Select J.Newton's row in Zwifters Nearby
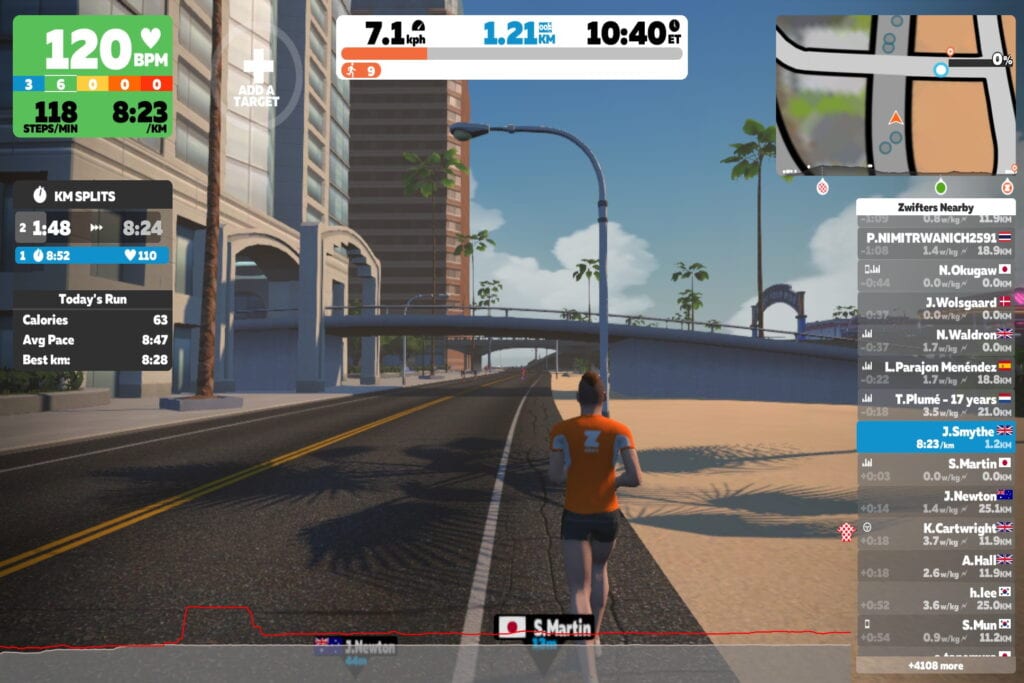Viewport: 1024px width, 683px height. coord(935,502)
